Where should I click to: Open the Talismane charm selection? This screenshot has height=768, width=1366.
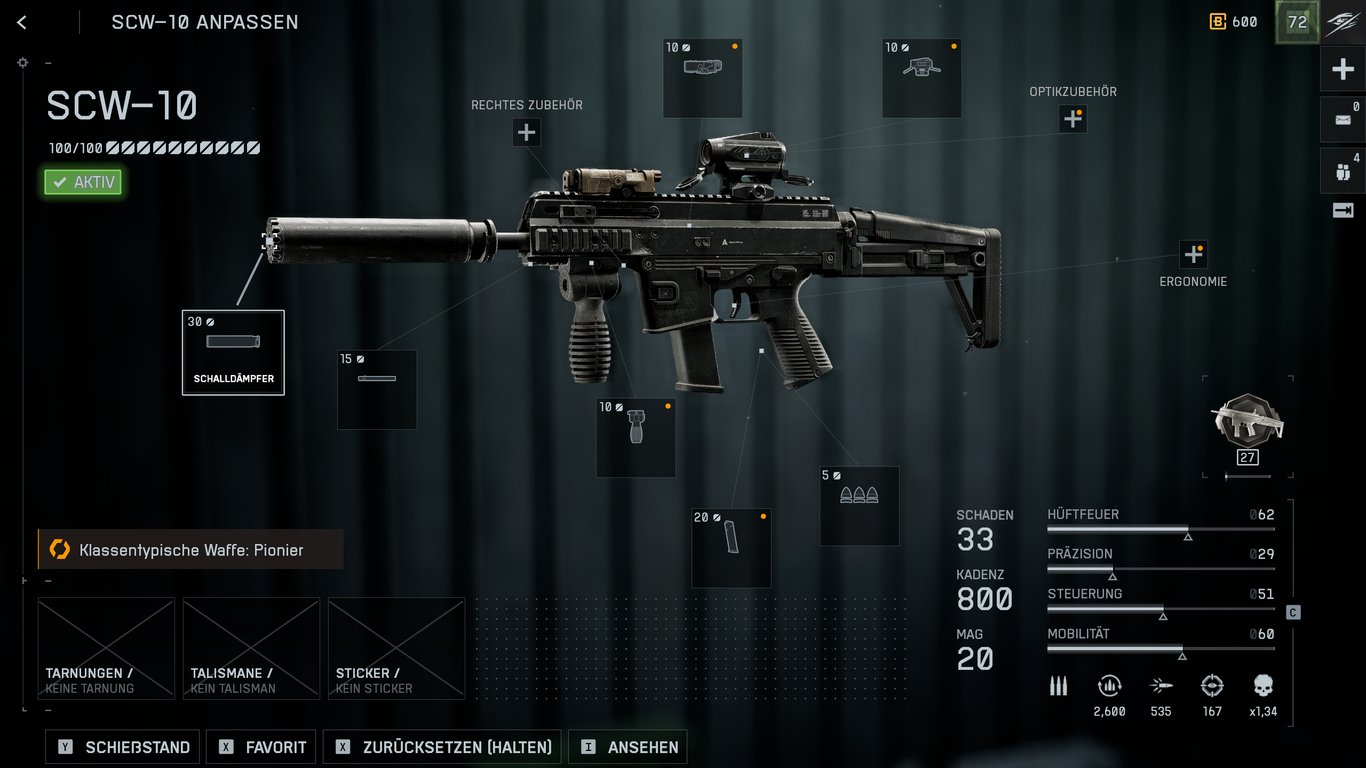(x=251, y=648)
